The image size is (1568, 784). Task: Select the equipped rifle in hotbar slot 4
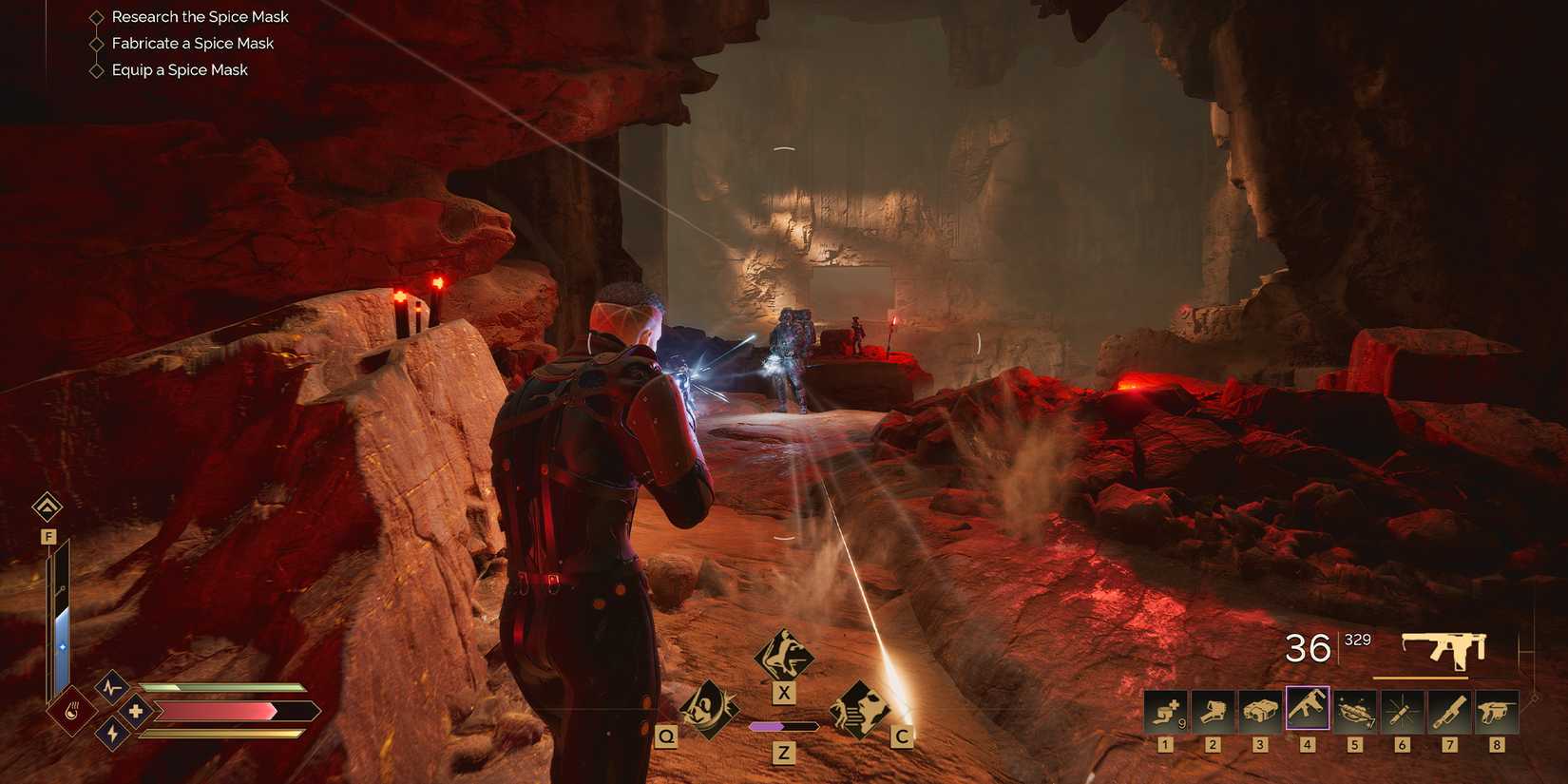1308,711
